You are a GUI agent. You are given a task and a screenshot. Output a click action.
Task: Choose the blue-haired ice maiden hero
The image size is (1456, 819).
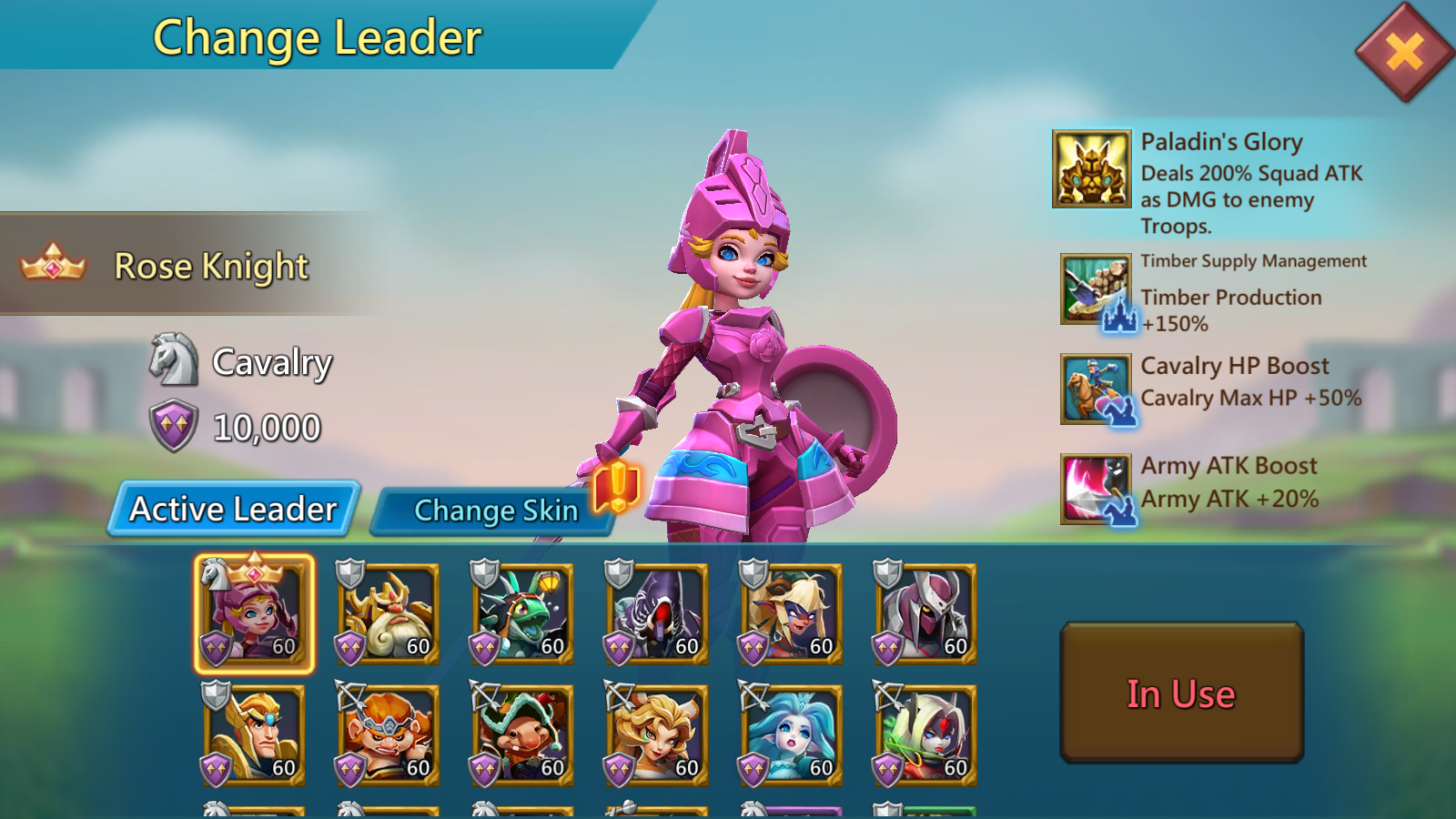[x=792, y=735]
